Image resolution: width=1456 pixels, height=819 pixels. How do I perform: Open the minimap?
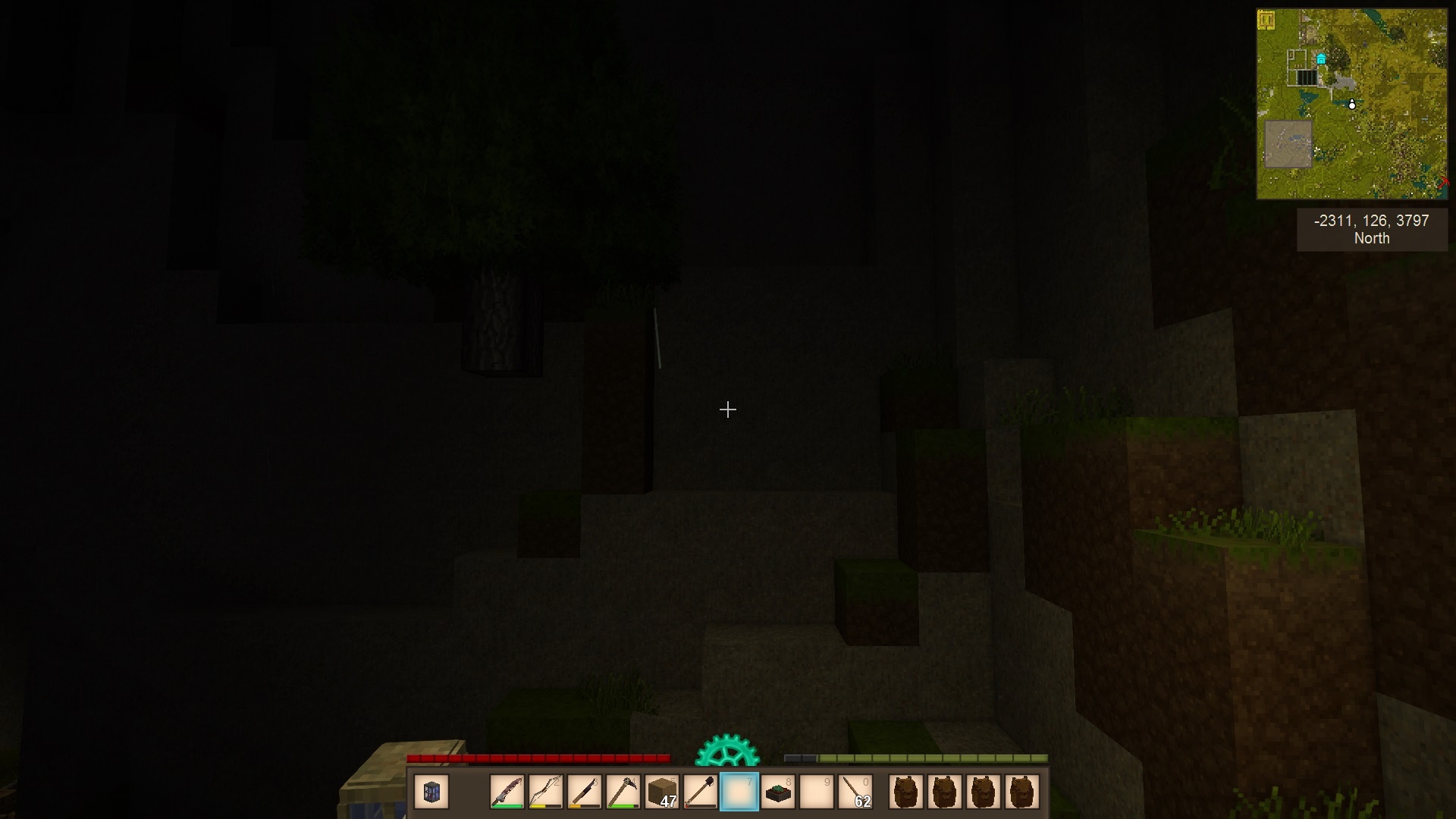pos(1351,104)
